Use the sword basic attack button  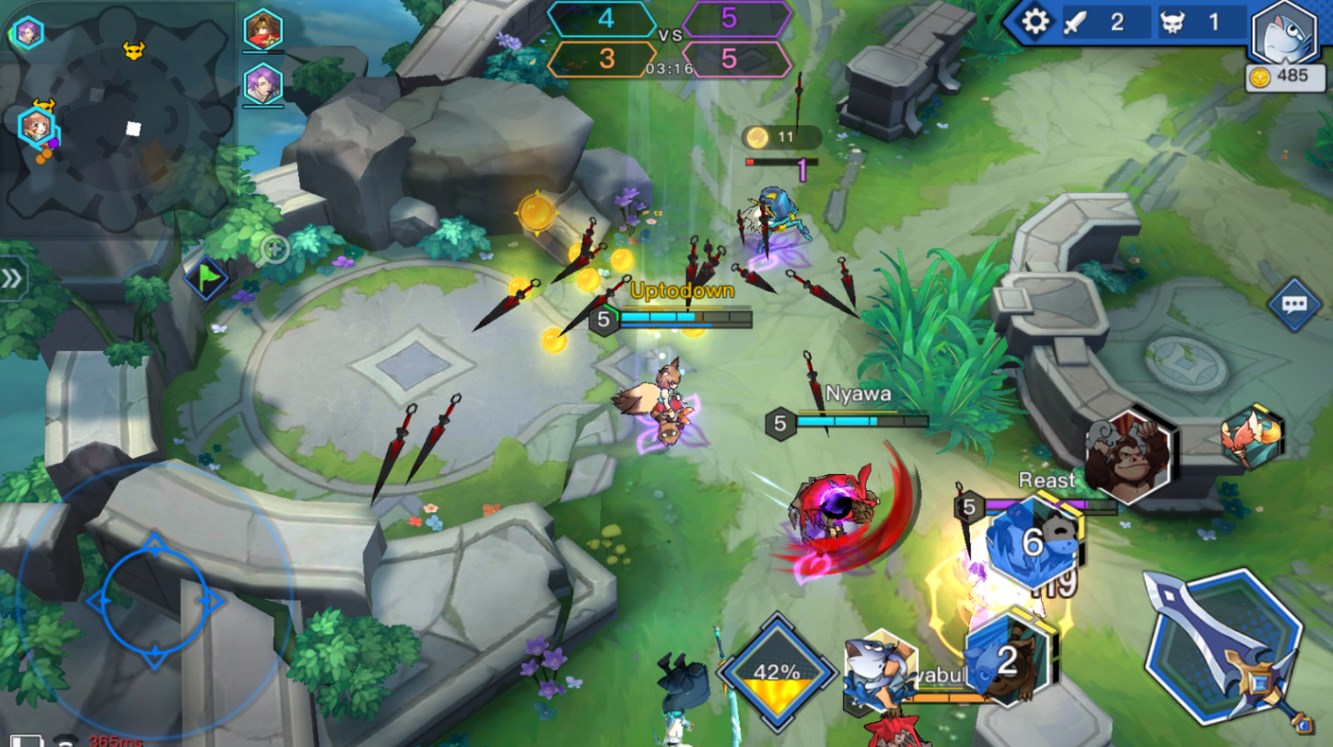[x=1224, y=646]
